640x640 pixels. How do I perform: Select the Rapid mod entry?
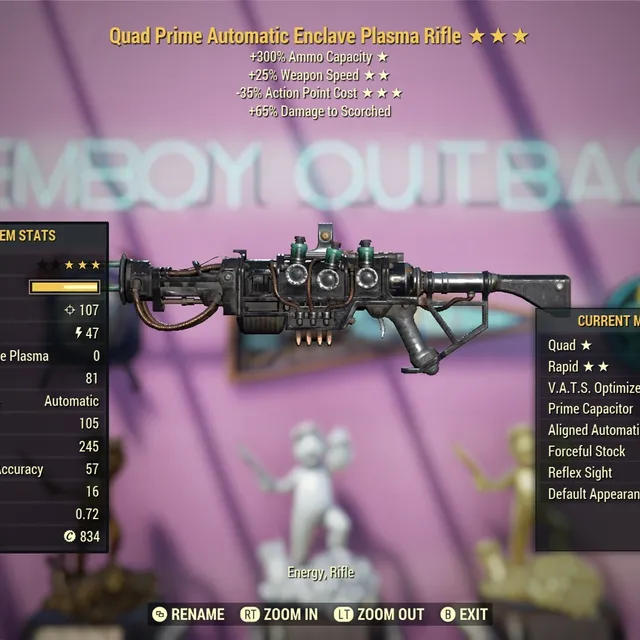click(580, 366)
